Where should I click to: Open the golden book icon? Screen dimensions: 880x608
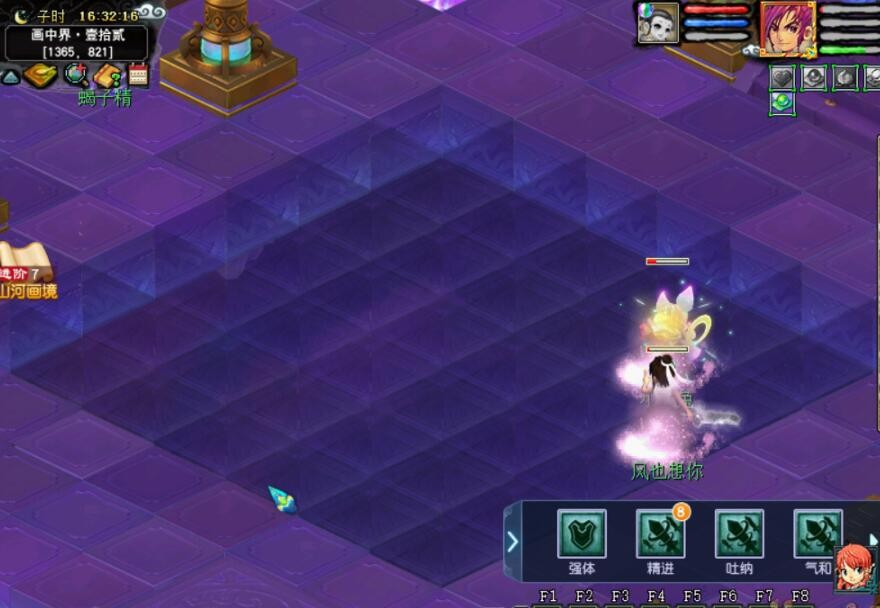click(x=40, y=76)
